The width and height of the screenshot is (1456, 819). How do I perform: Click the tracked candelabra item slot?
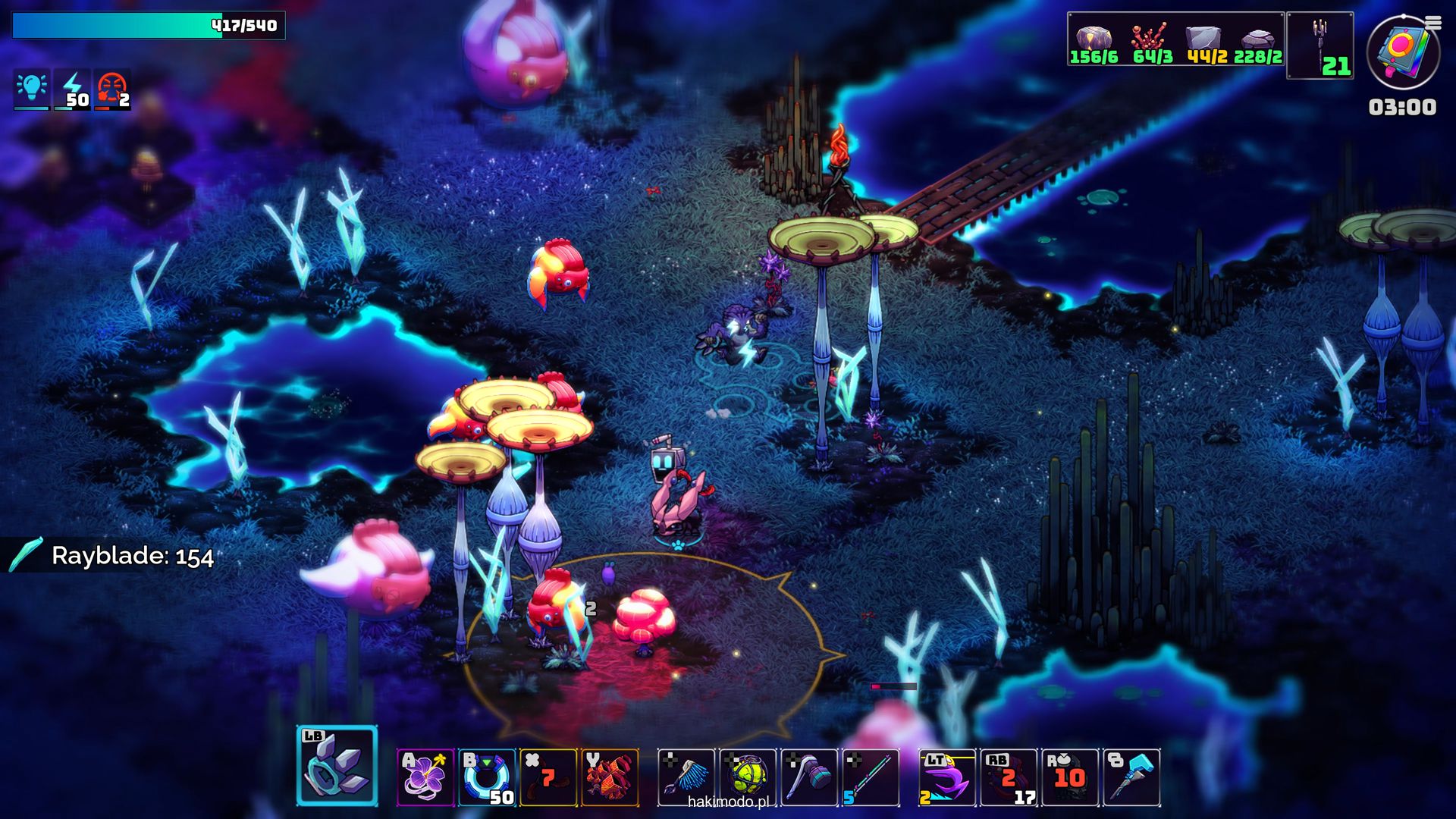(x=1320, y=45)
